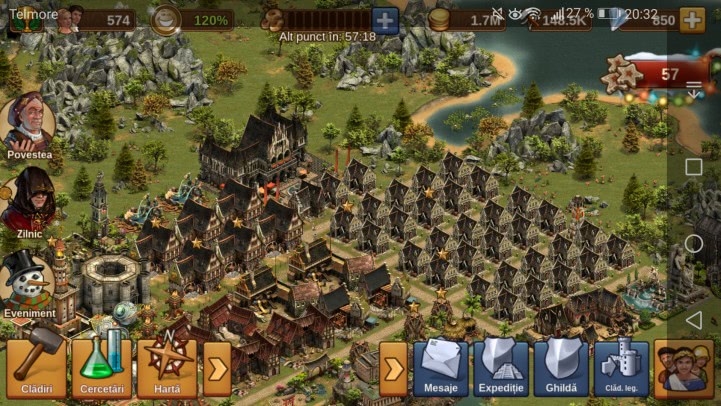Open the Cercetări research tree
This screenshot has height=406, width=721.
click(x=103, y=367)
